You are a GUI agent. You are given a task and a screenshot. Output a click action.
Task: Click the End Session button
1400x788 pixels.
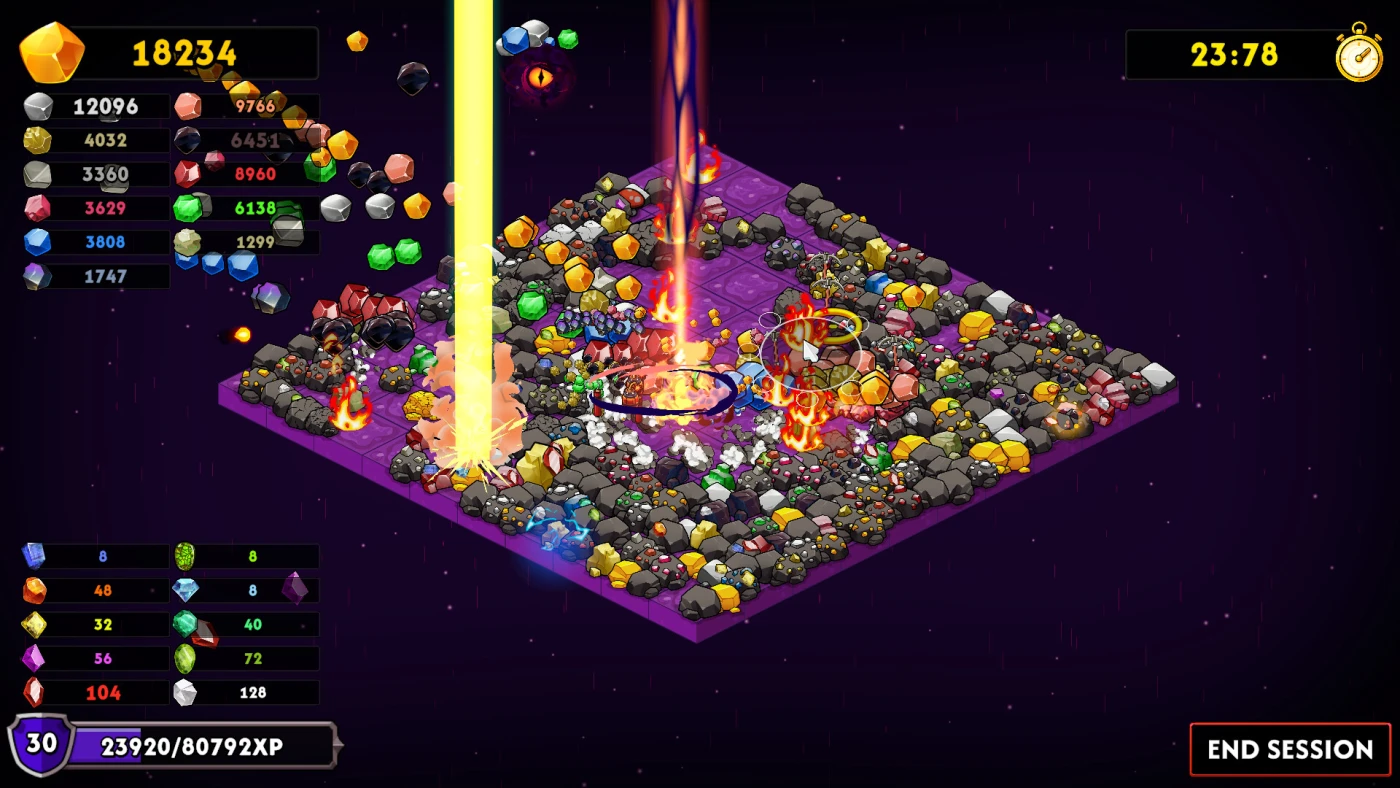1290,749
